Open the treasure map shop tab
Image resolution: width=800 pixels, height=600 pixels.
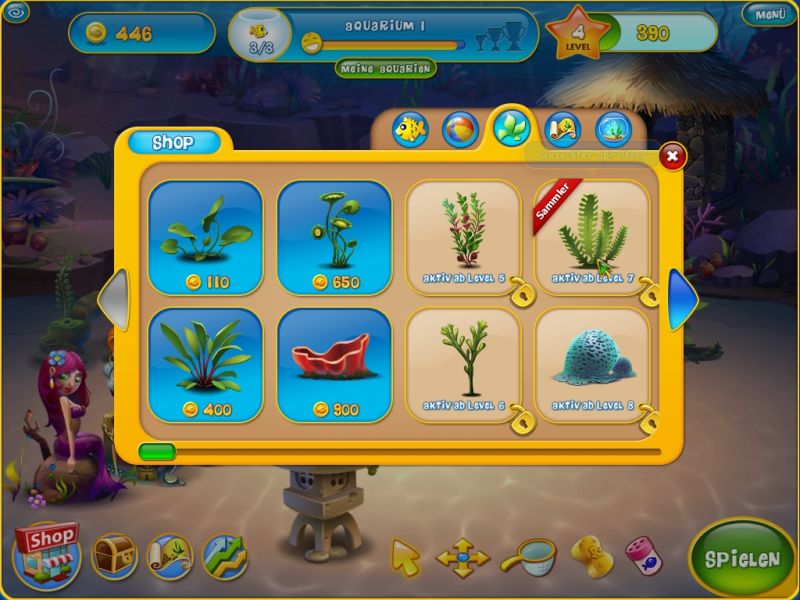(x=563, y=130)
